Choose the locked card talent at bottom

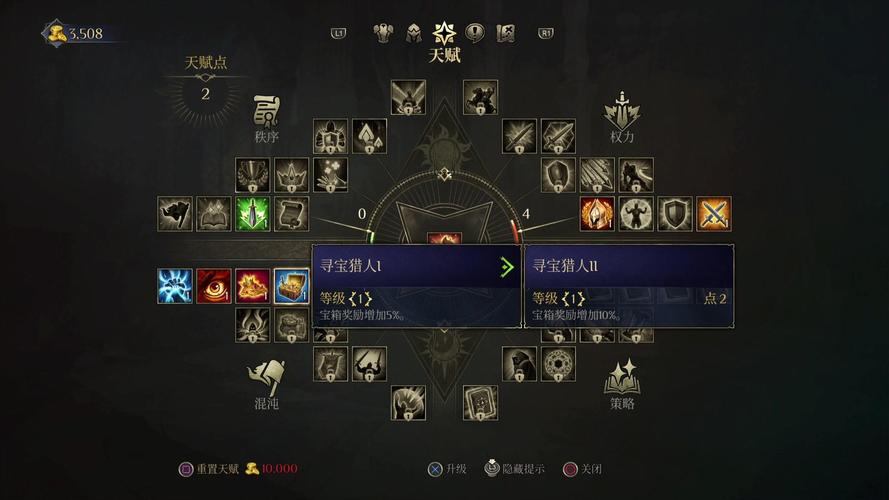click(481, 403)
